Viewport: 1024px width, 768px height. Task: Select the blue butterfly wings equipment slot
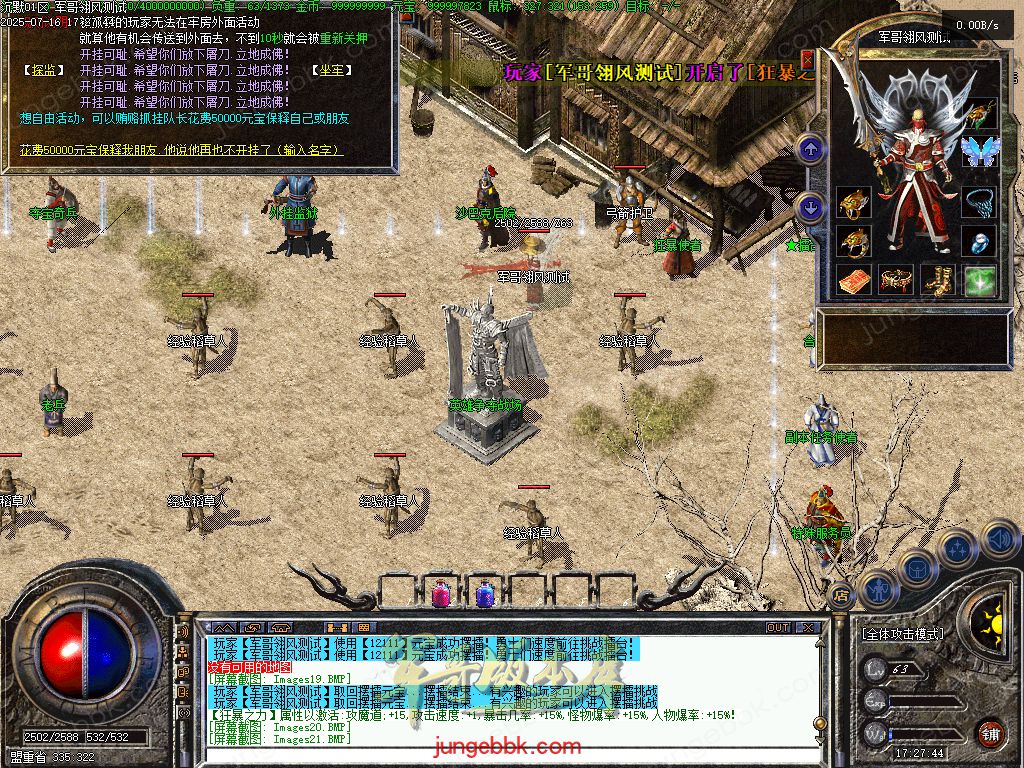pos(979,151)
